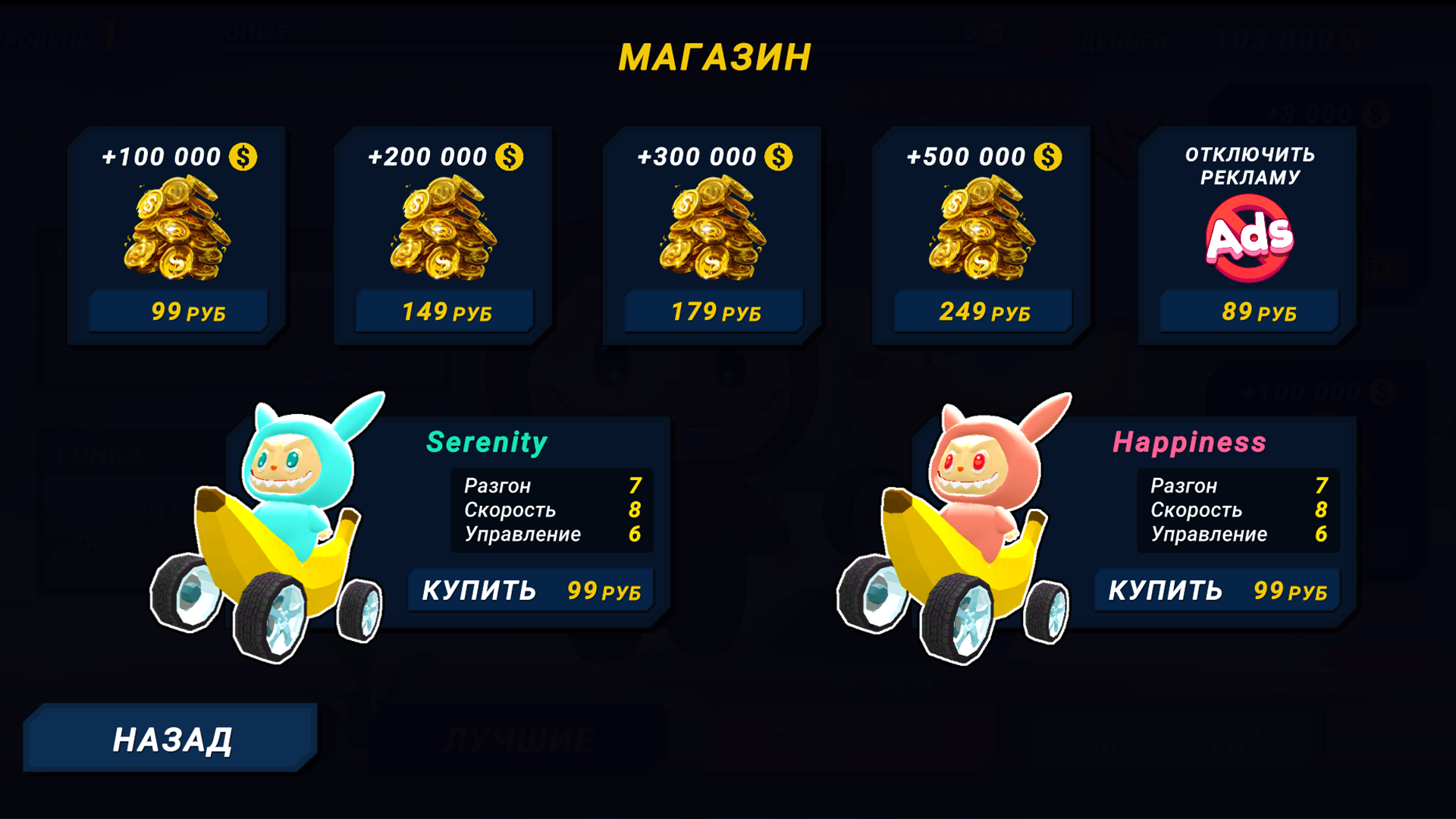This screenshot has width=1456, height=819.
Task: Buy the Happiness banana kart
Action: [1216, 589]
